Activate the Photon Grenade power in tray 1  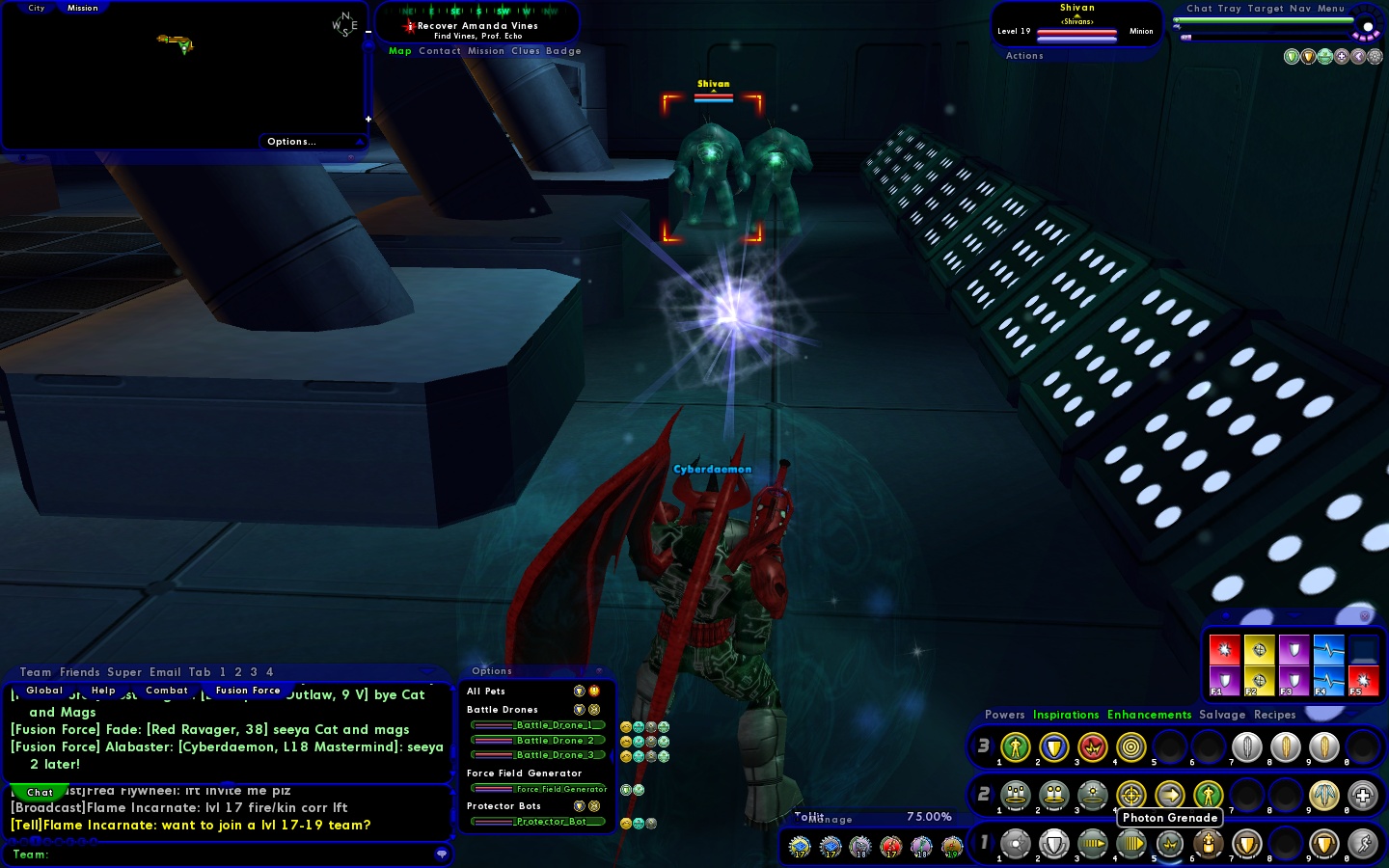[1170, 845]
